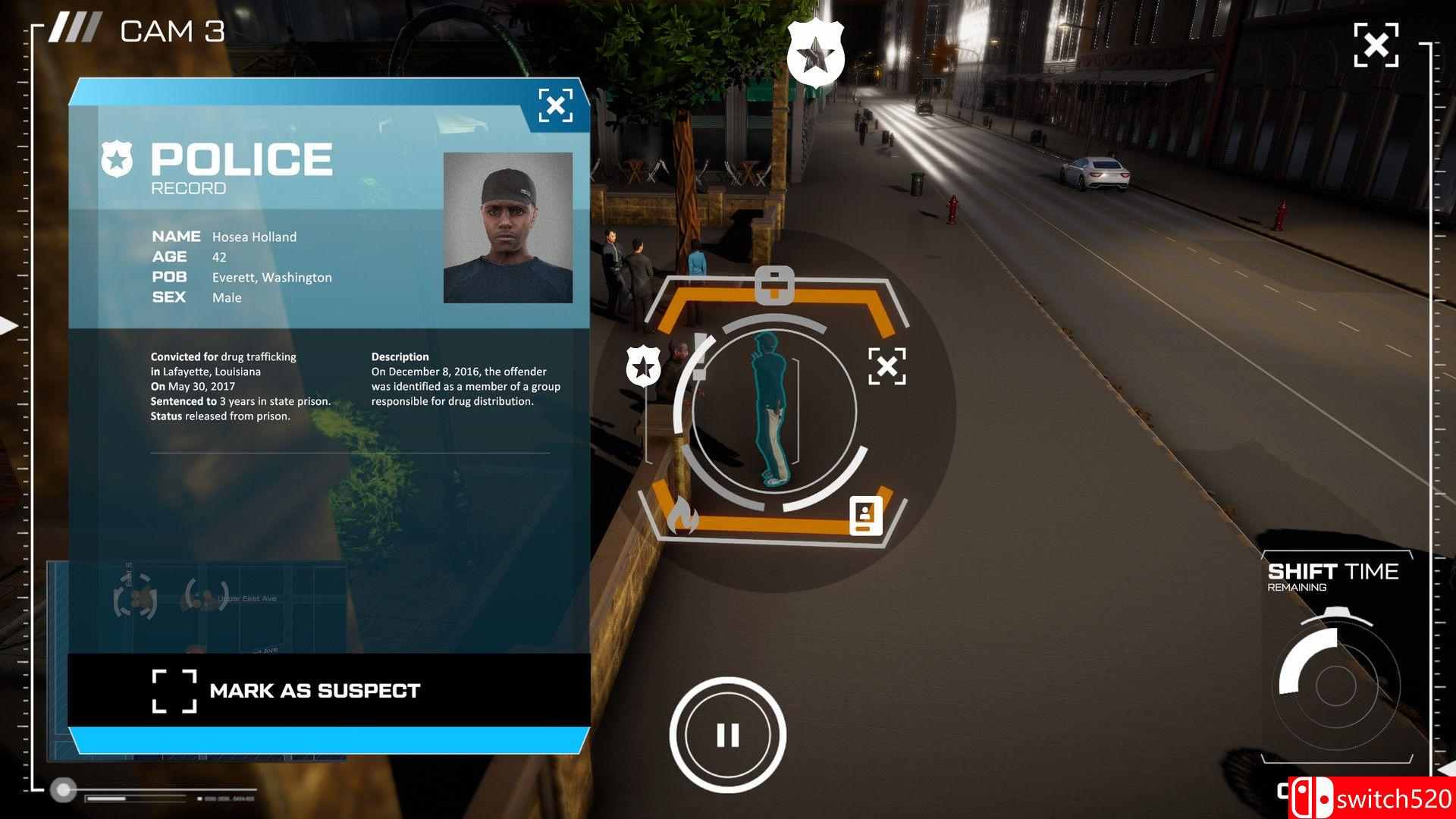Click the police star badge marker above the street
The image size is (1456, 819).
[815, 51]
